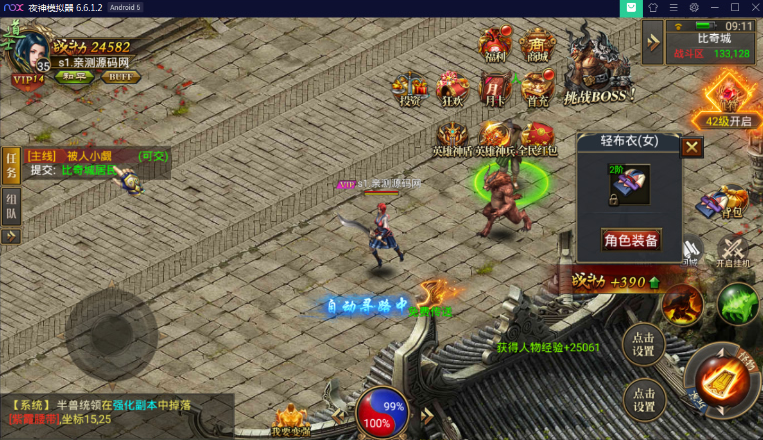Tap the 挑战BOSS challenge icon

[600, 70]
